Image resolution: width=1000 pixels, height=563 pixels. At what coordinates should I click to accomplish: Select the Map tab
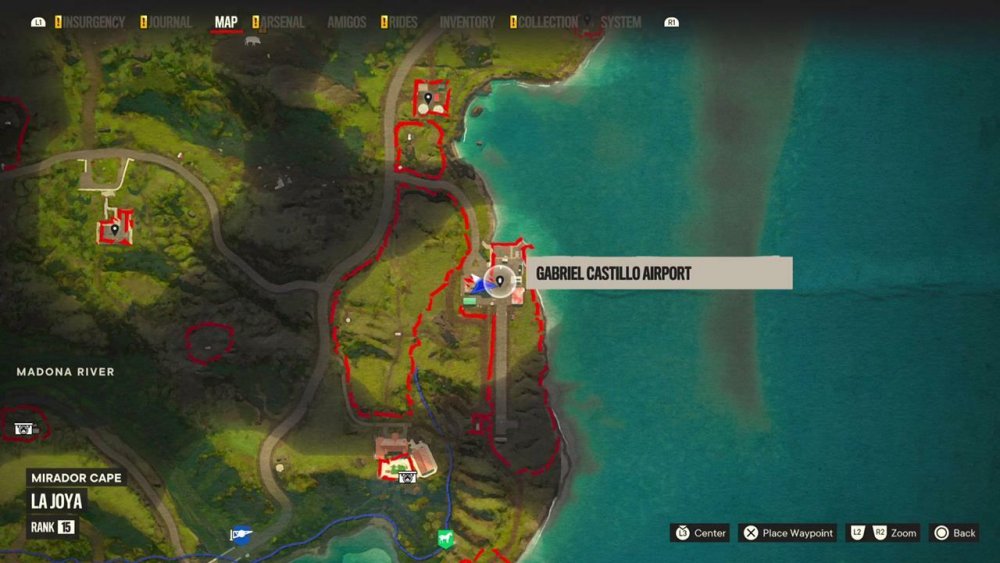click(x=226, y=22)
